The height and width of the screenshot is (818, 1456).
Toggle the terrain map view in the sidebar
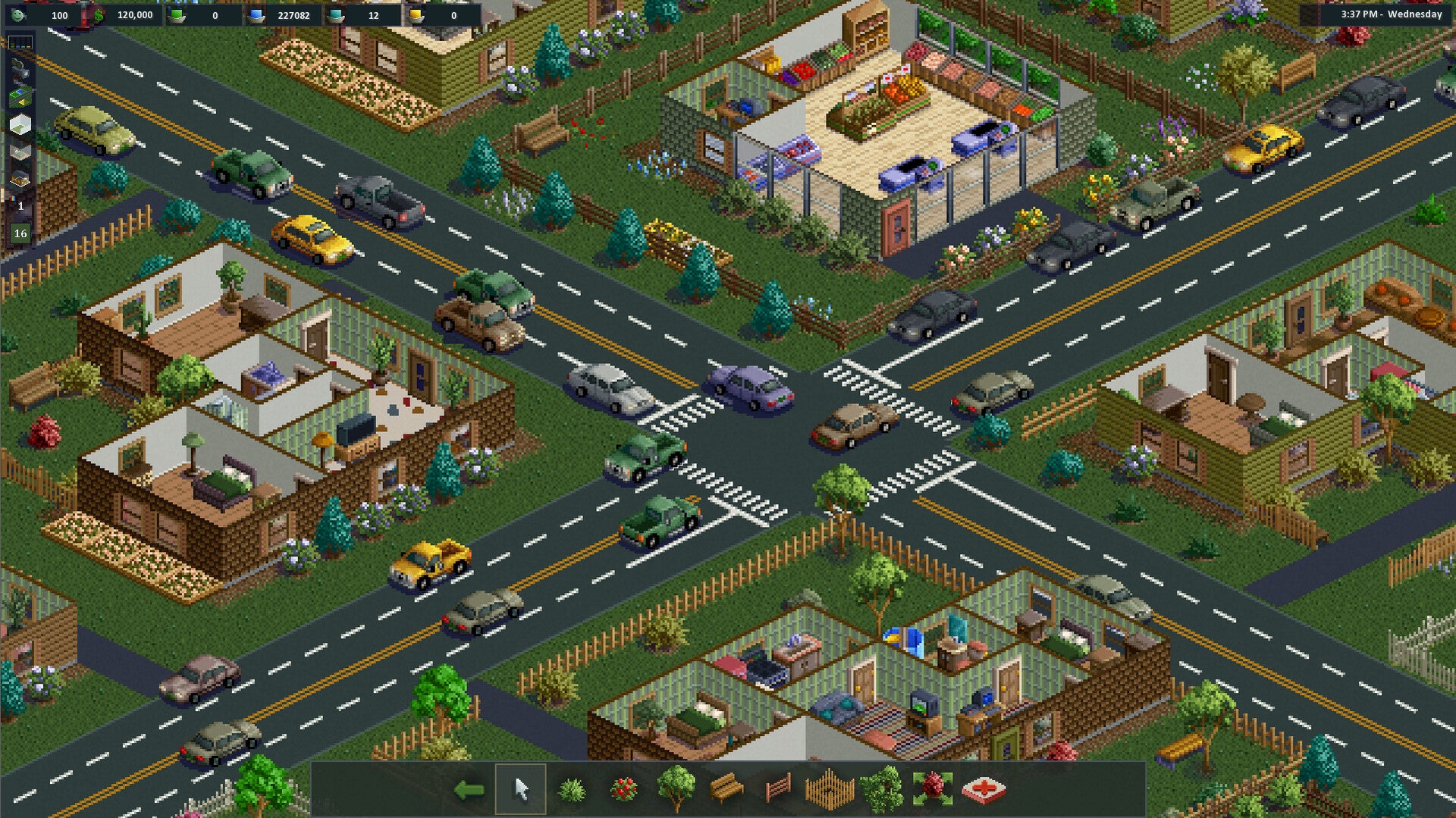click(x=19, y=97)
